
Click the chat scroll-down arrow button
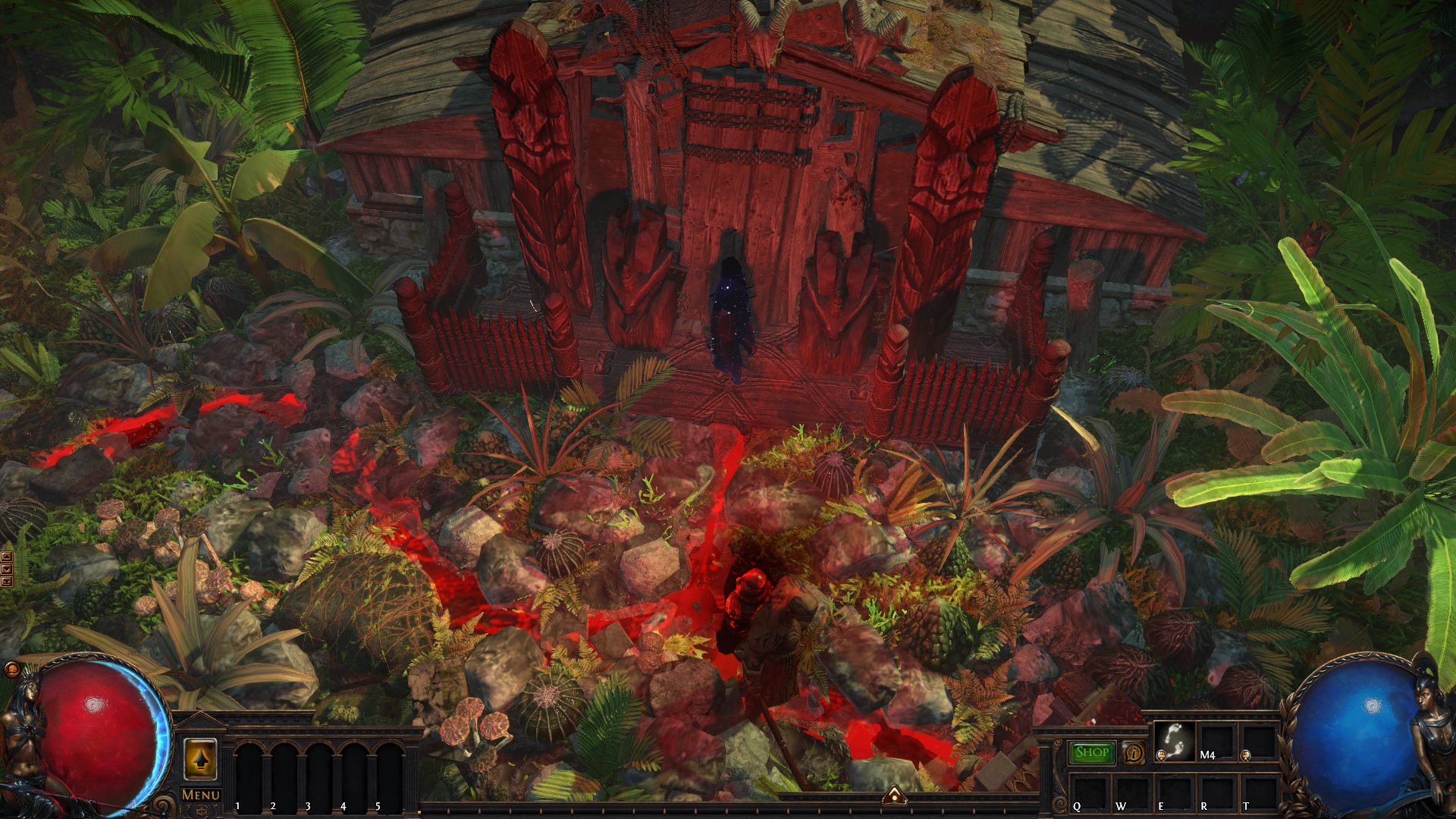pyautogui.click(x=7, y=570)
